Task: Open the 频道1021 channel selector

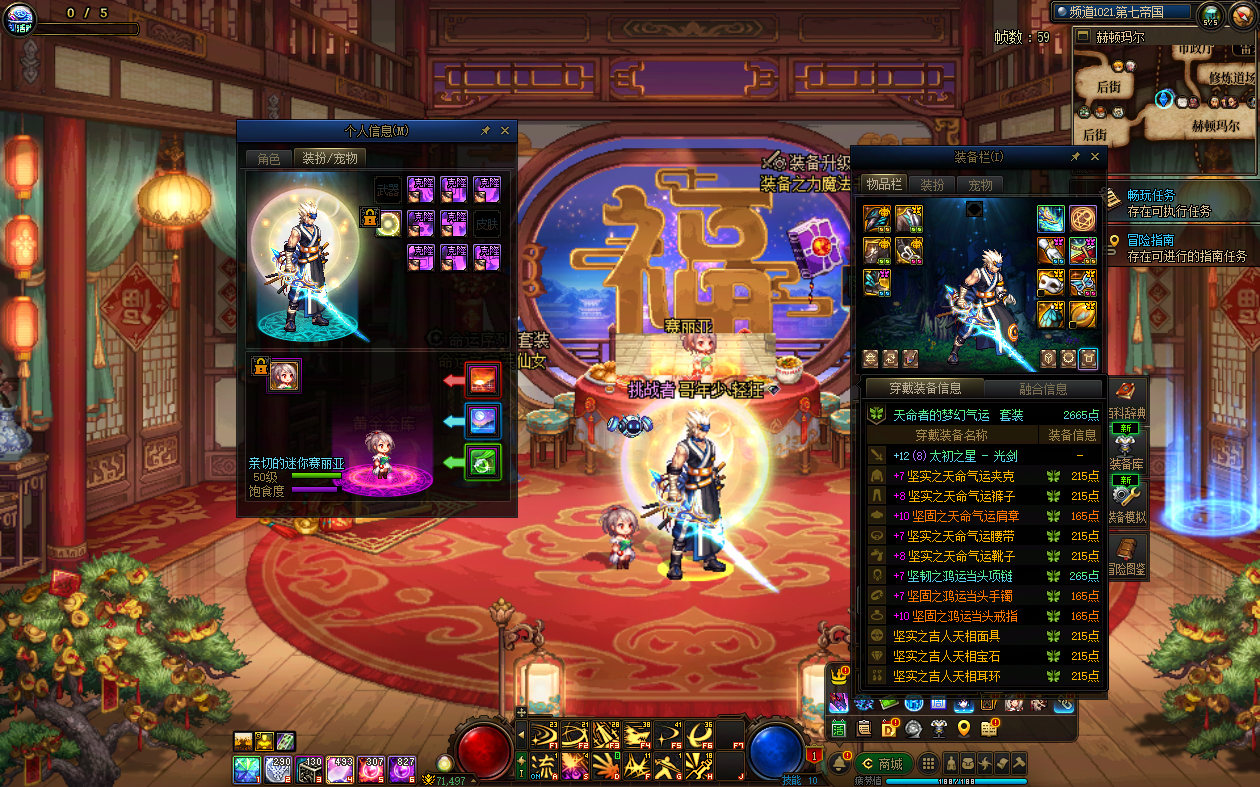Action: (x=1121, y=12)
